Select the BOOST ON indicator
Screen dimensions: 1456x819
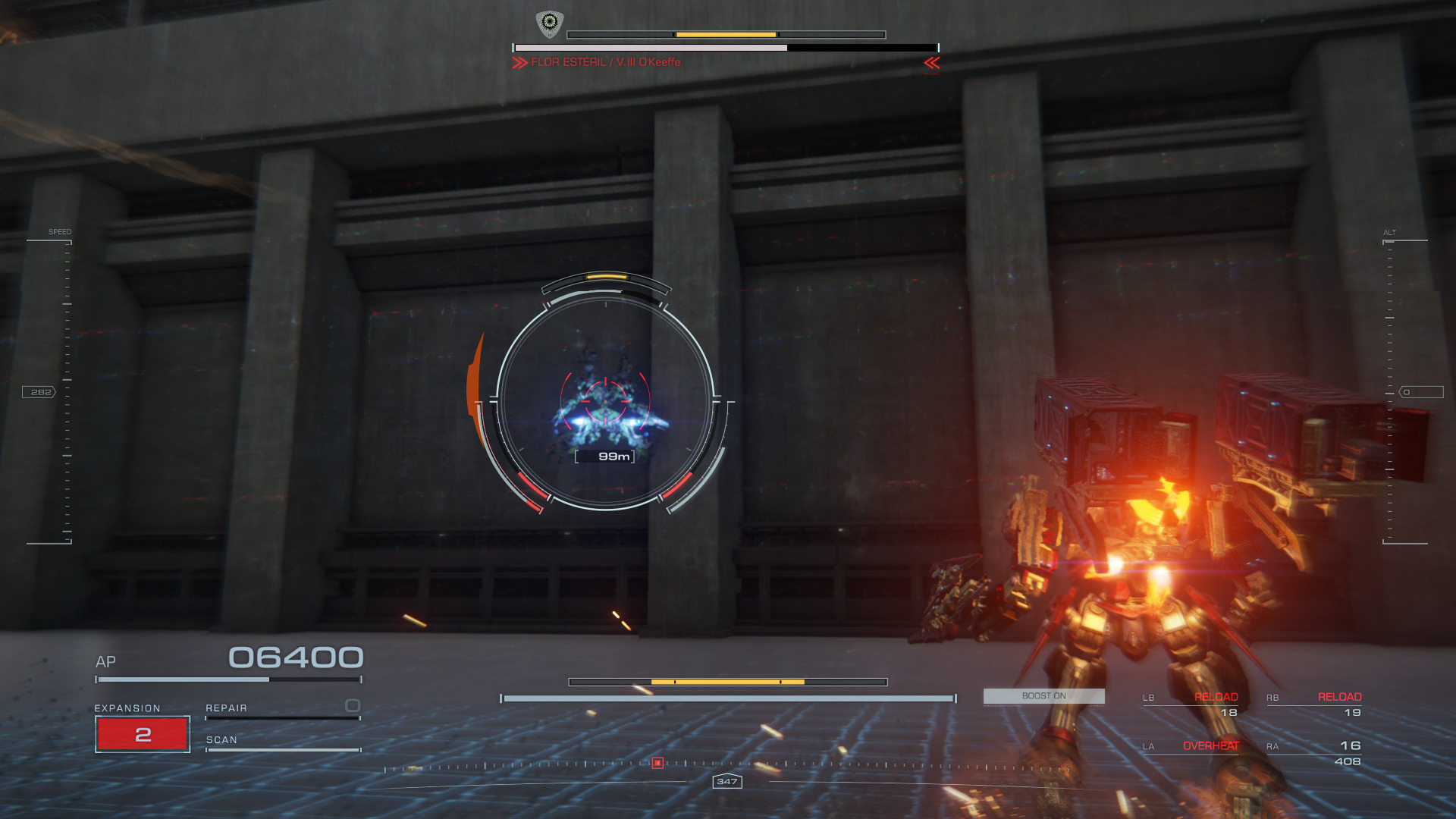(1043, 696)
